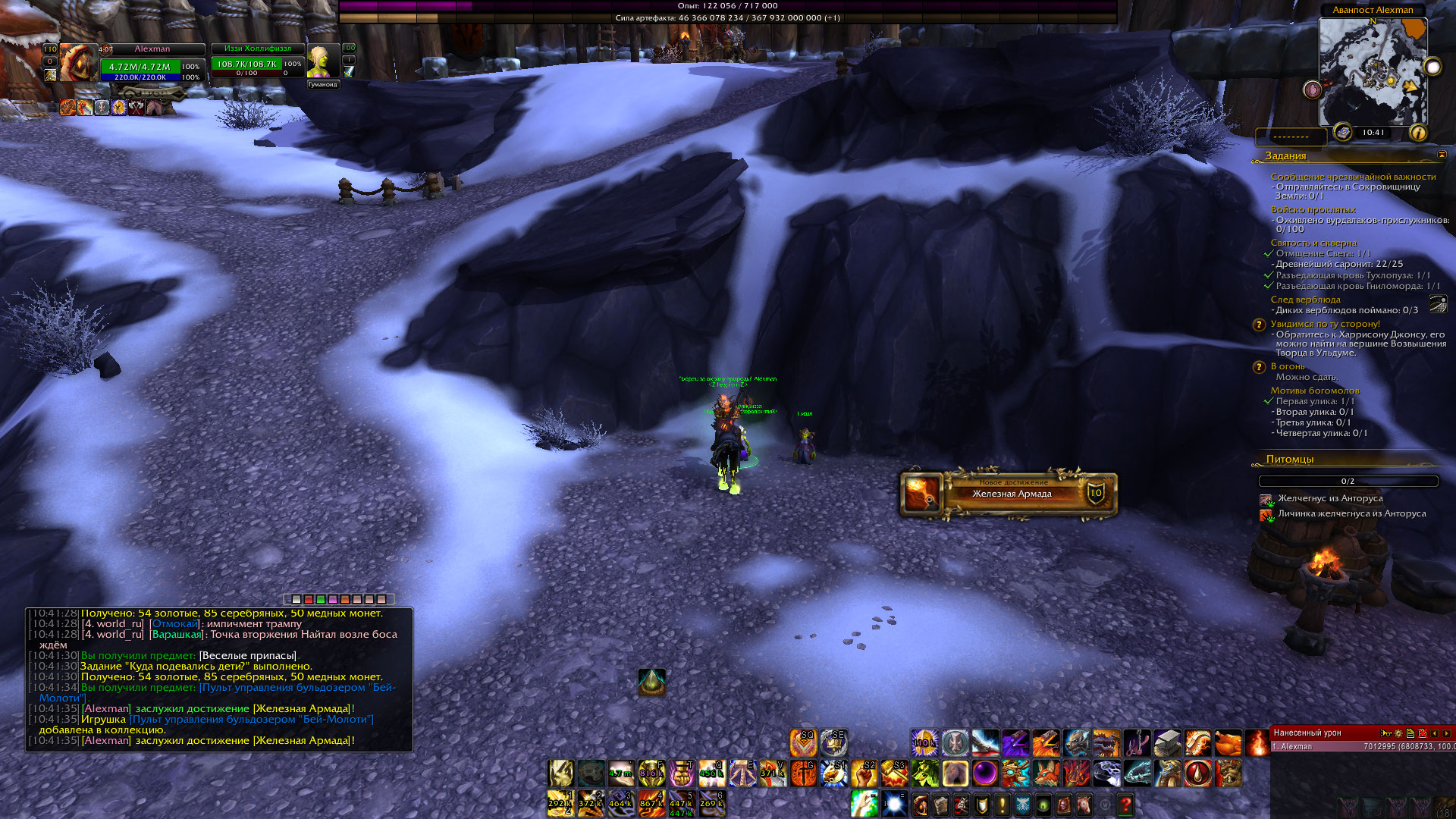Activate the purple orb ability

985,773
